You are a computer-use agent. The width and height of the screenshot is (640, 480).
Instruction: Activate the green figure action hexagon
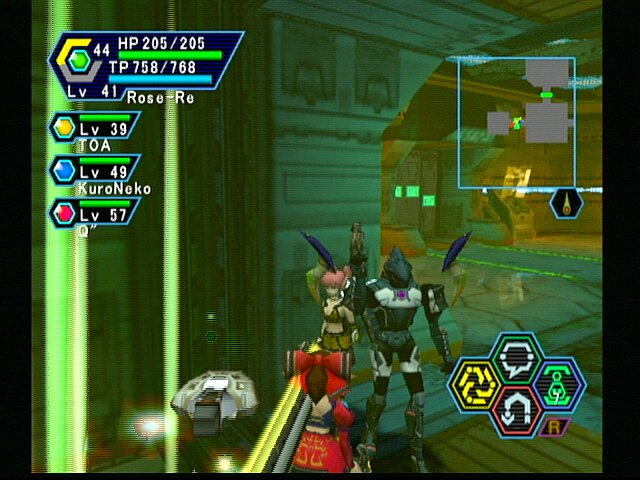coord(558,383)
